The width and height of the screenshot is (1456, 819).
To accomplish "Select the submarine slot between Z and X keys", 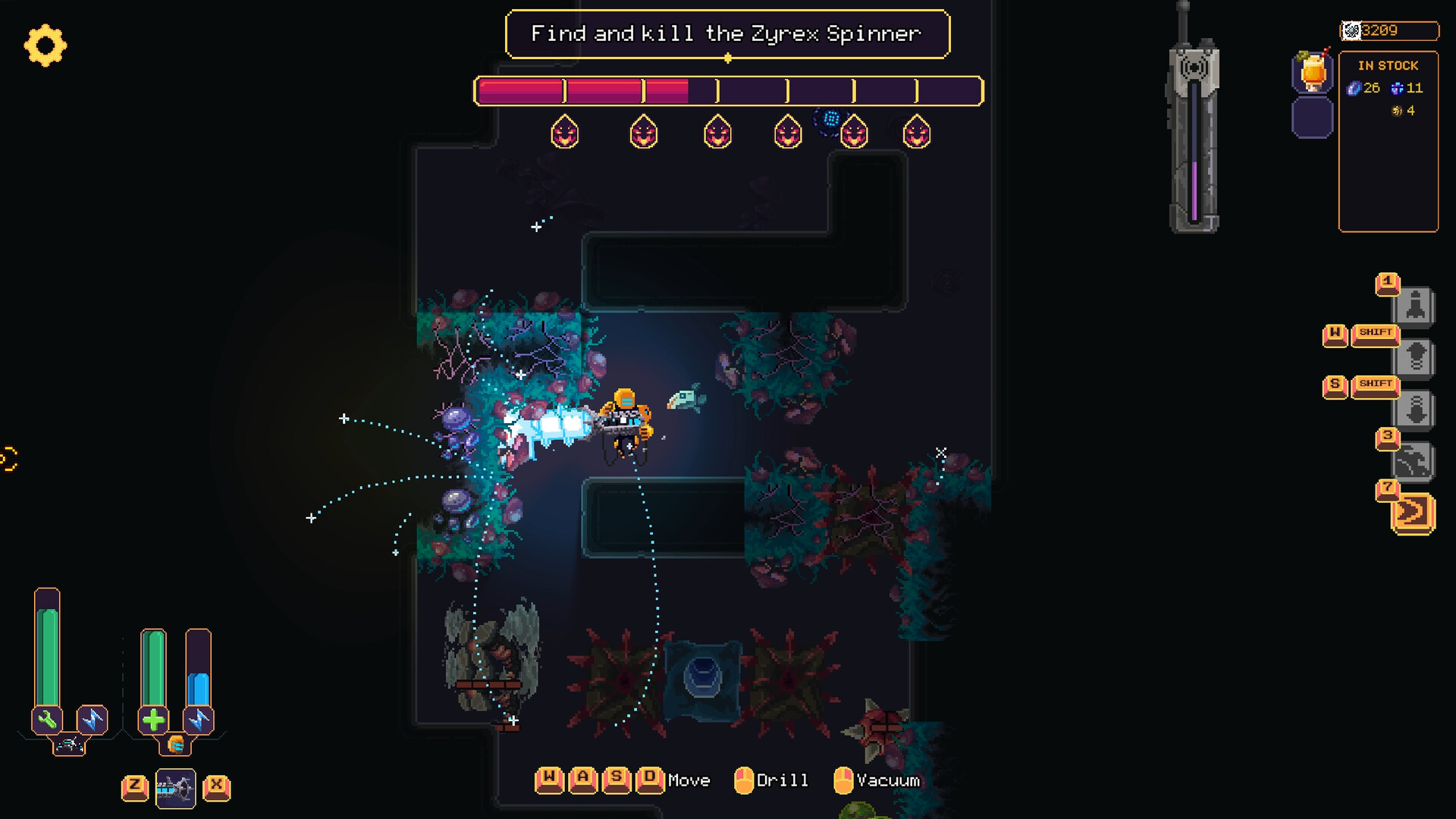I will click(x=175, y=787).
